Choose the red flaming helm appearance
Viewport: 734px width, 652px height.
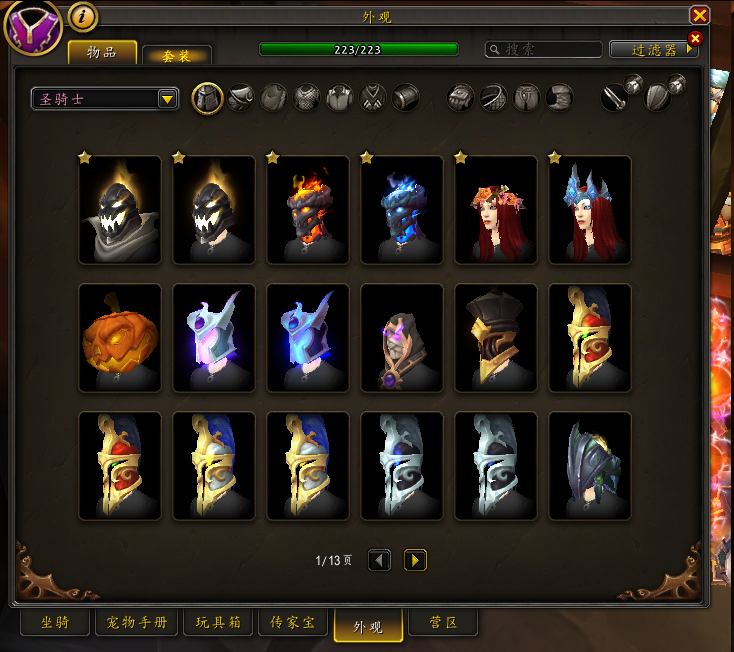pyautogui.click(x=308, y=210)
